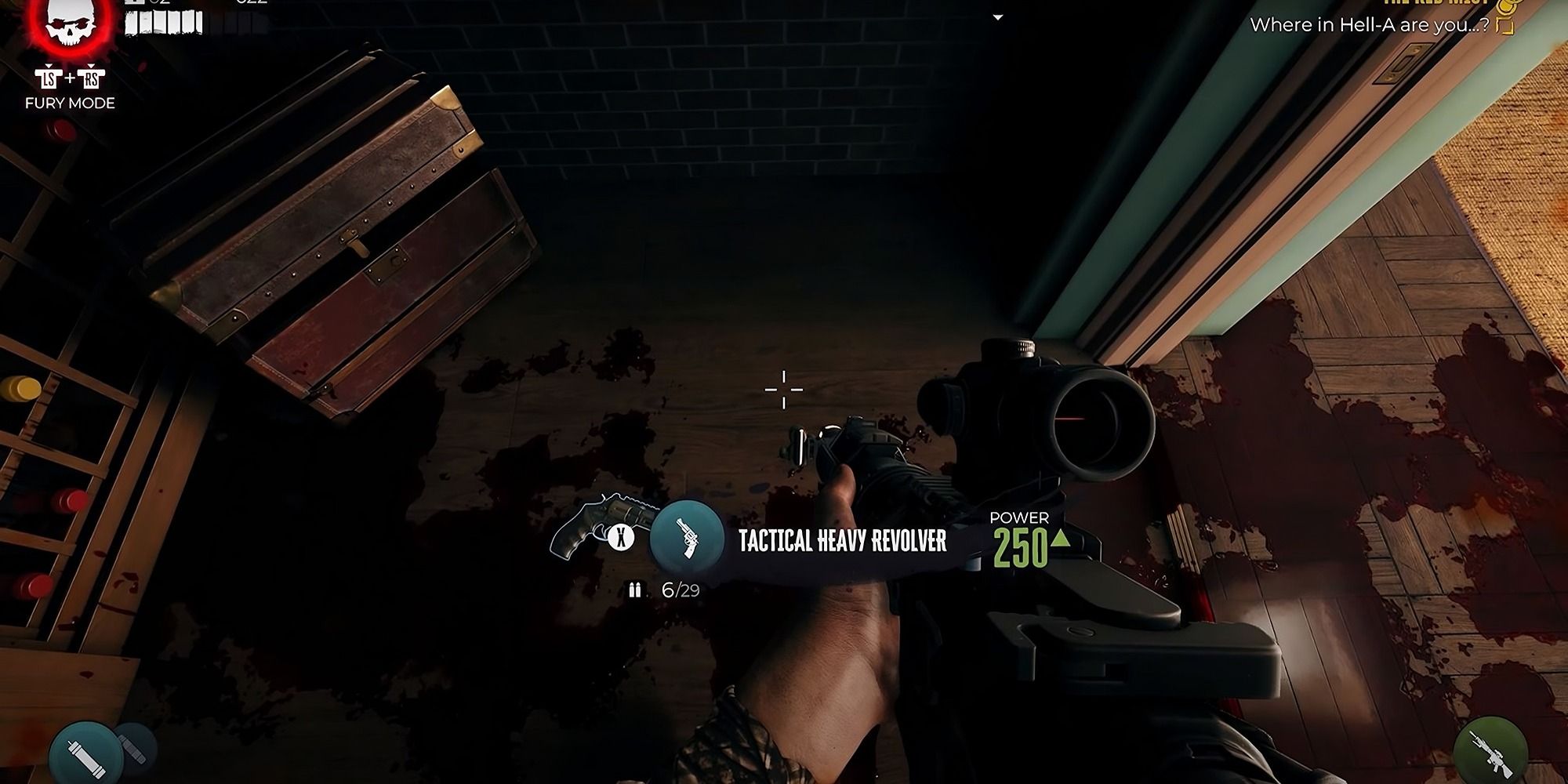Click the FURY MODE text label

(x=71, y=102)
